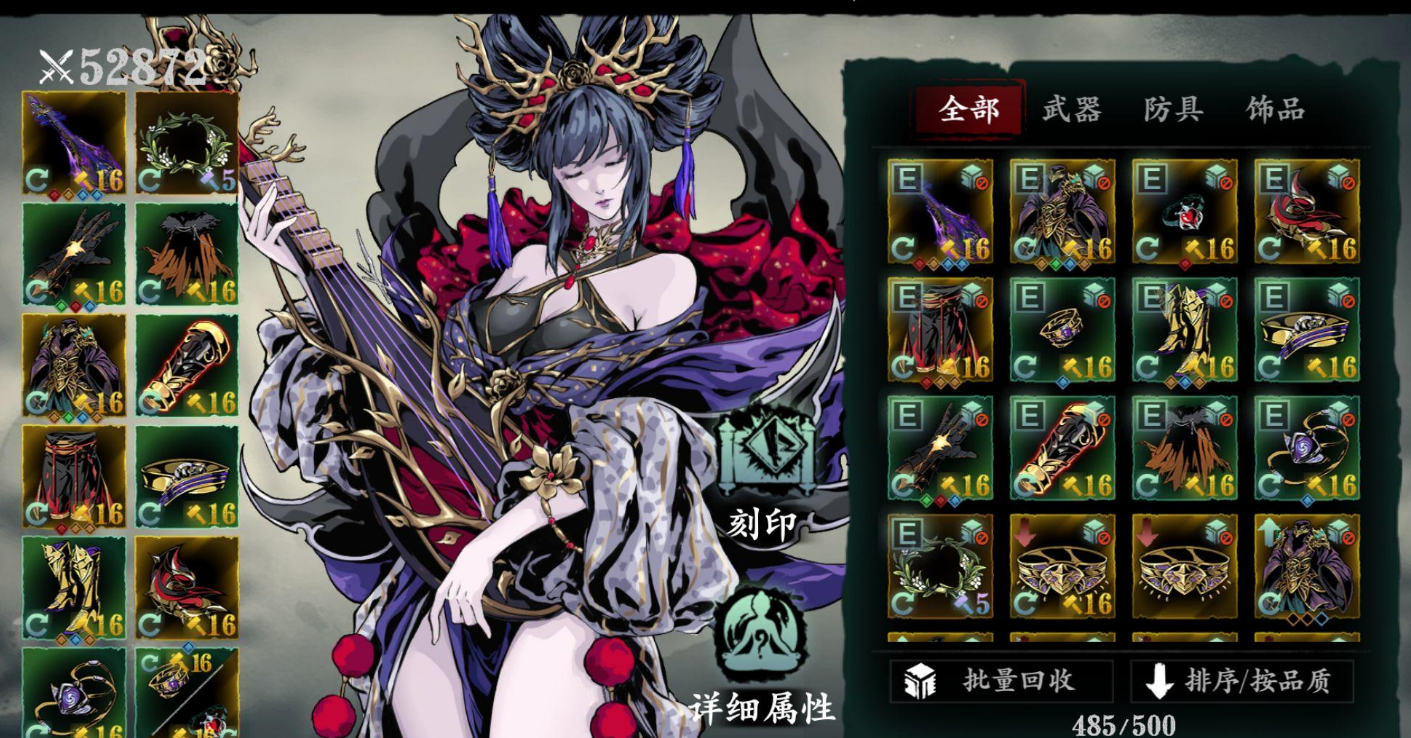1411x738 pixels.
Task: Choose the inventory robe marked with a green up arrow
Action: (1306, 566)
